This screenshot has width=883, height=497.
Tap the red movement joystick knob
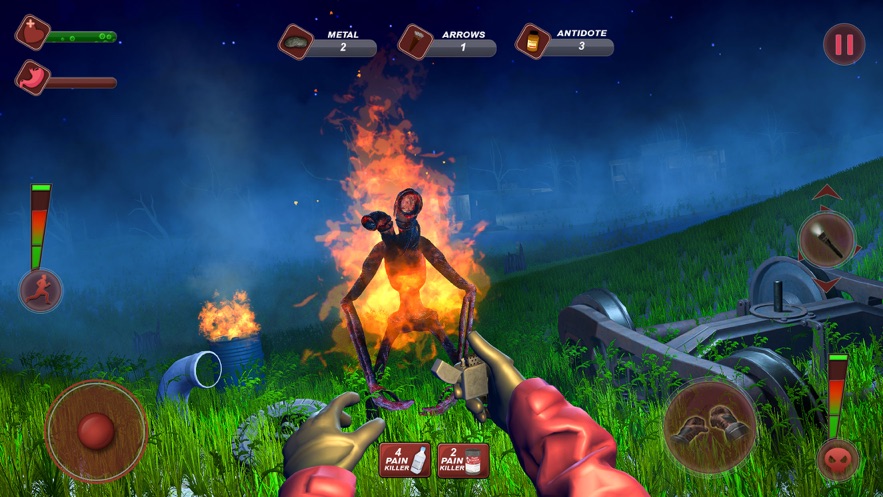[x=96, y=431]
